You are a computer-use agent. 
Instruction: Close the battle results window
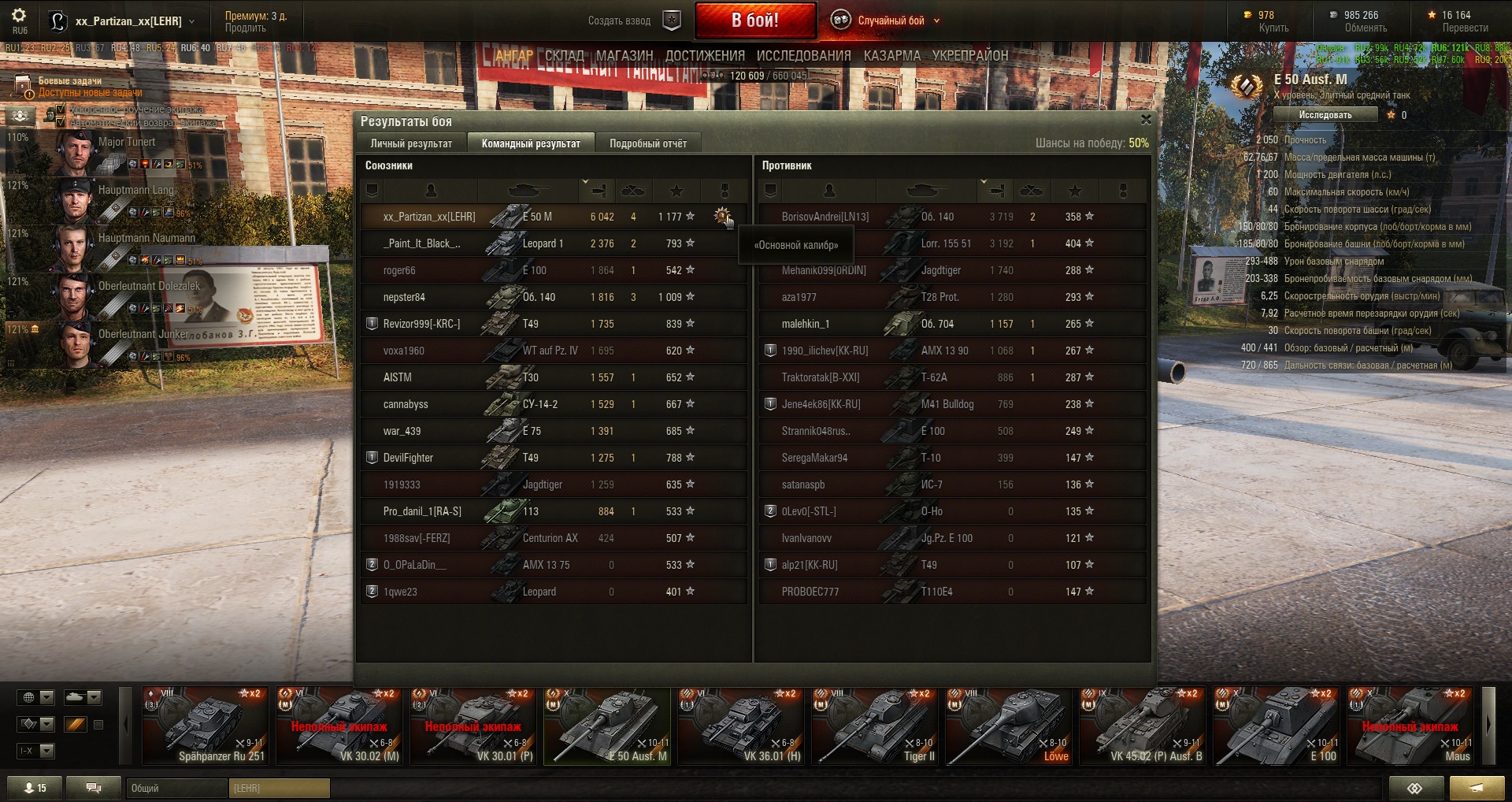click(1146, 120)
